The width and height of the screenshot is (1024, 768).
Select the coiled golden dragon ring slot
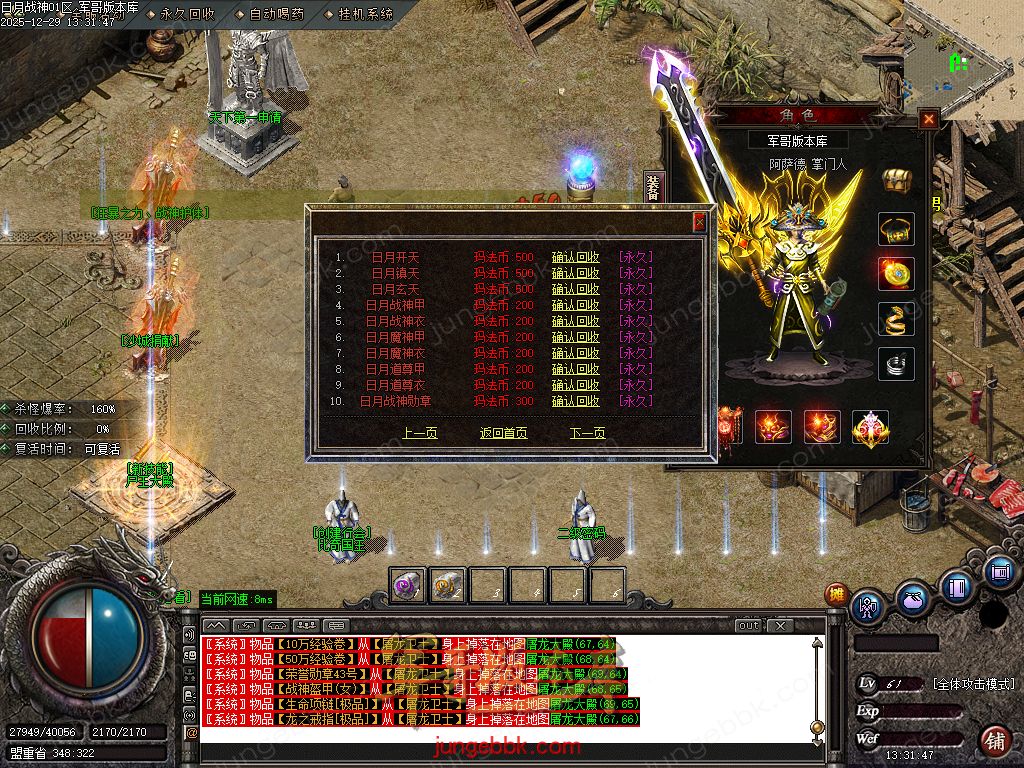click(896, 320)
